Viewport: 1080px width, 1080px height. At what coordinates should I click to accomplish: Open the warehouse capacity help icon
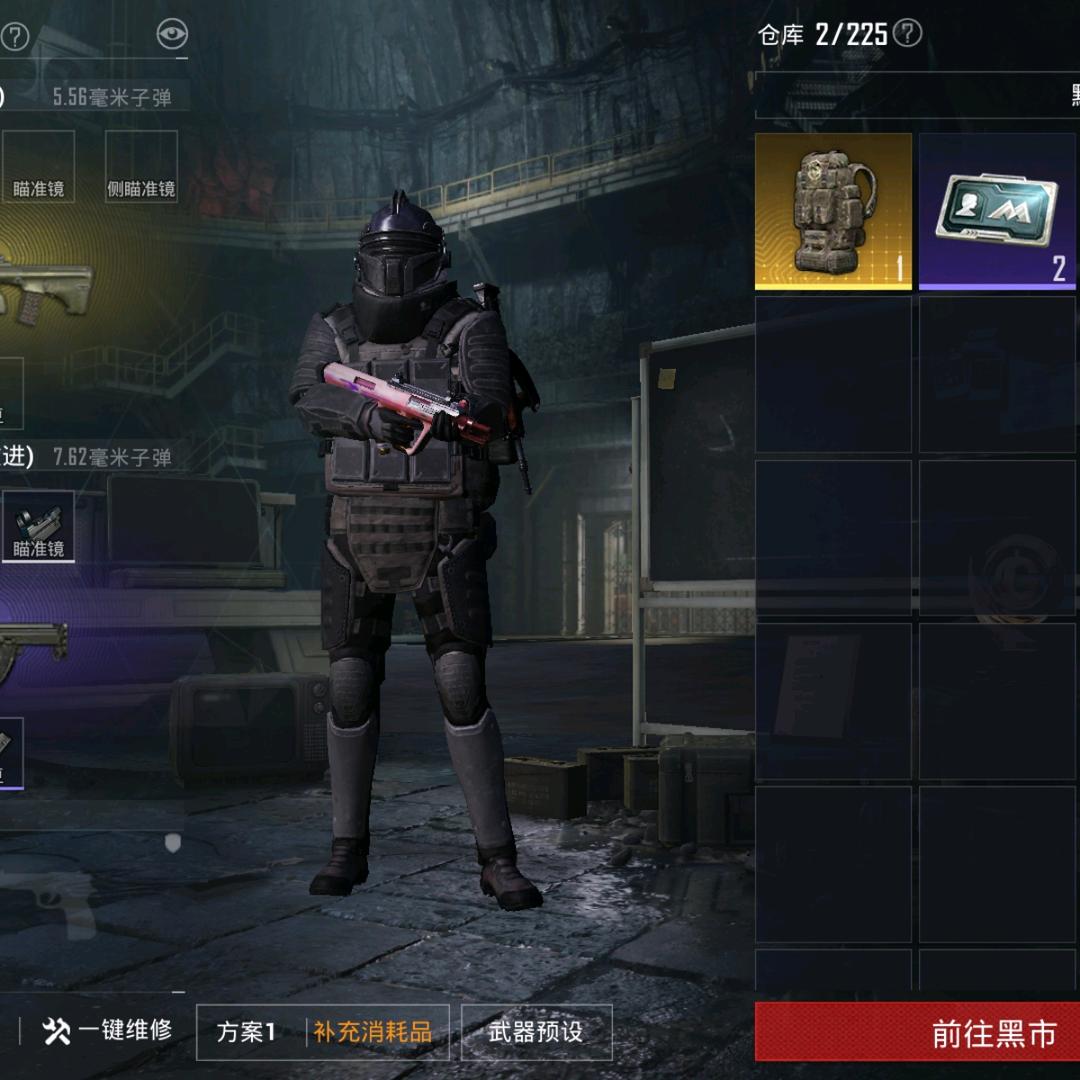pyautogui.click(x=907, y=34)
